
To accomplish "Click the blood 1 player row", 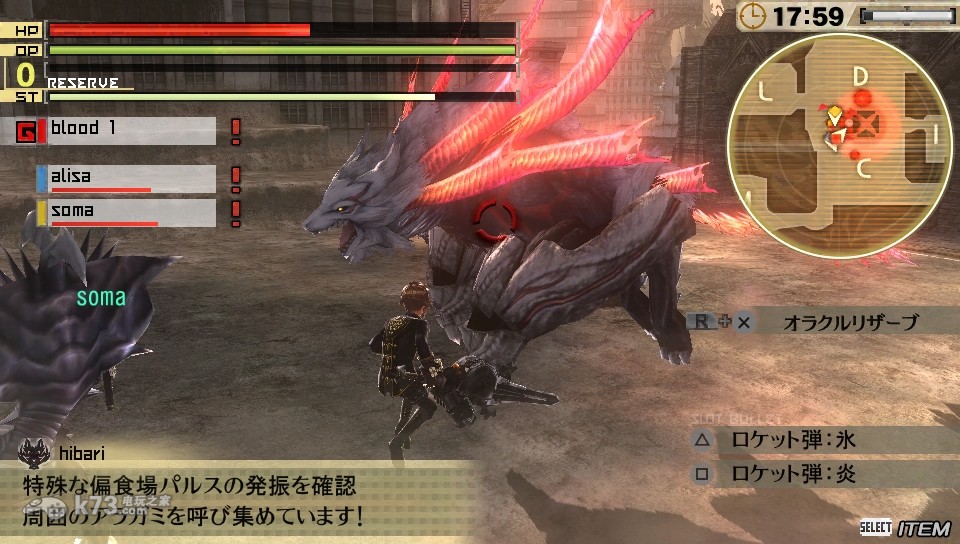I will [x=127, y=130].
